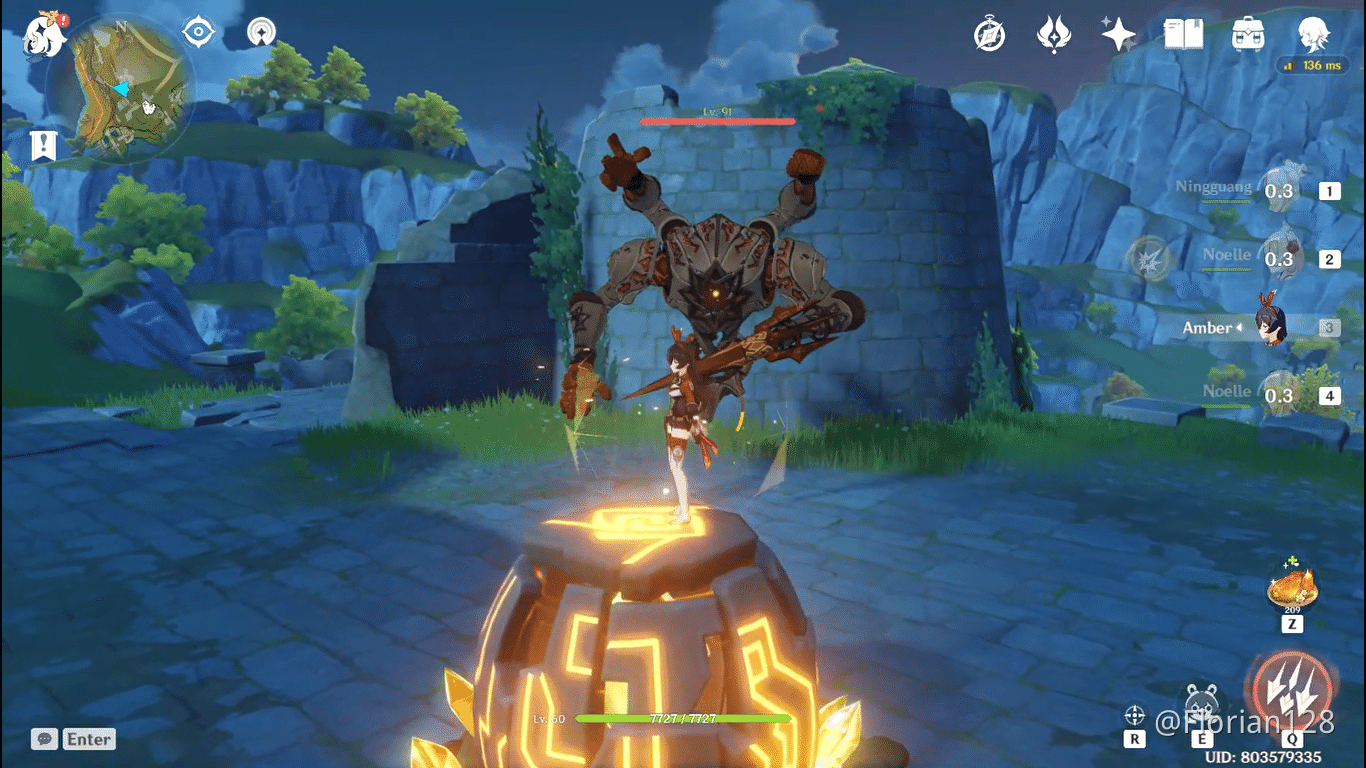Screen dimensions: 1366x768
Task: Toggle Elemental Sight eye icon
Action: tap(198, 31)
